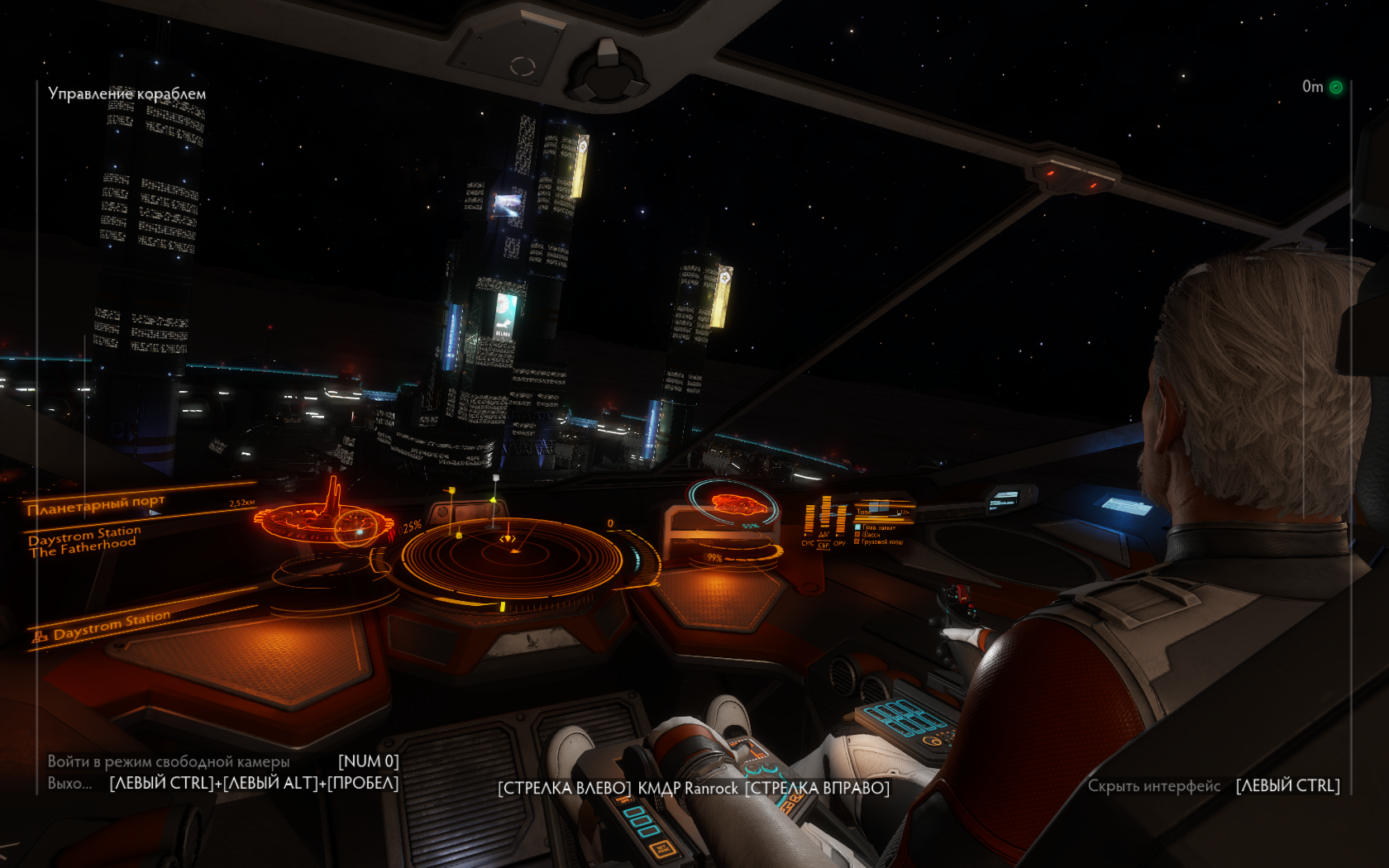Open the Планетарный порт target panel
The width and height of the screenshot is (1389, 868).
(x=96, y=504)
